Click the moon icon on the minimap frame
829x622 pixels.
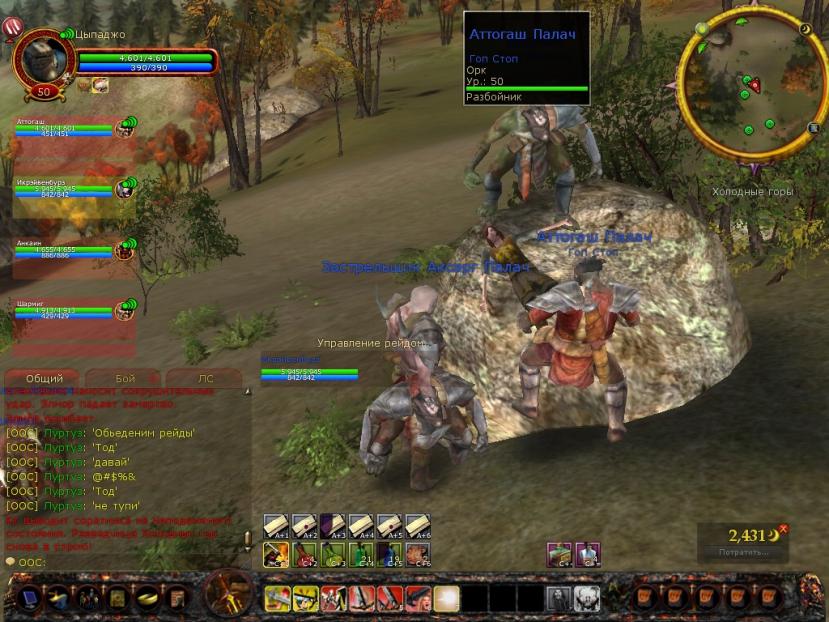[x=805, y=30]
